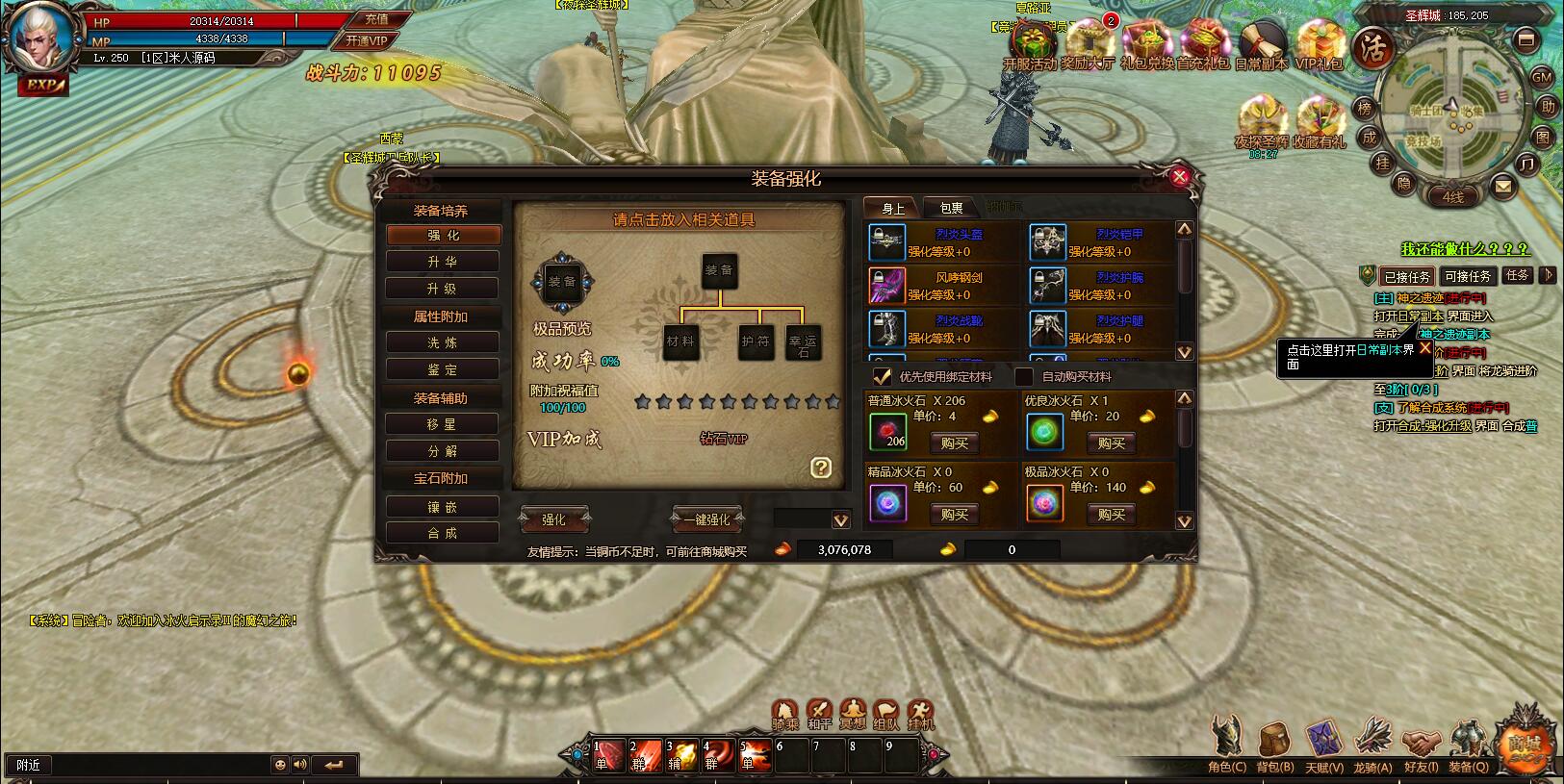Viewport: 1564px width, 784px height.
Task: Buy 极品冰火石 with its 购买 button
Action: (1112, 515)
